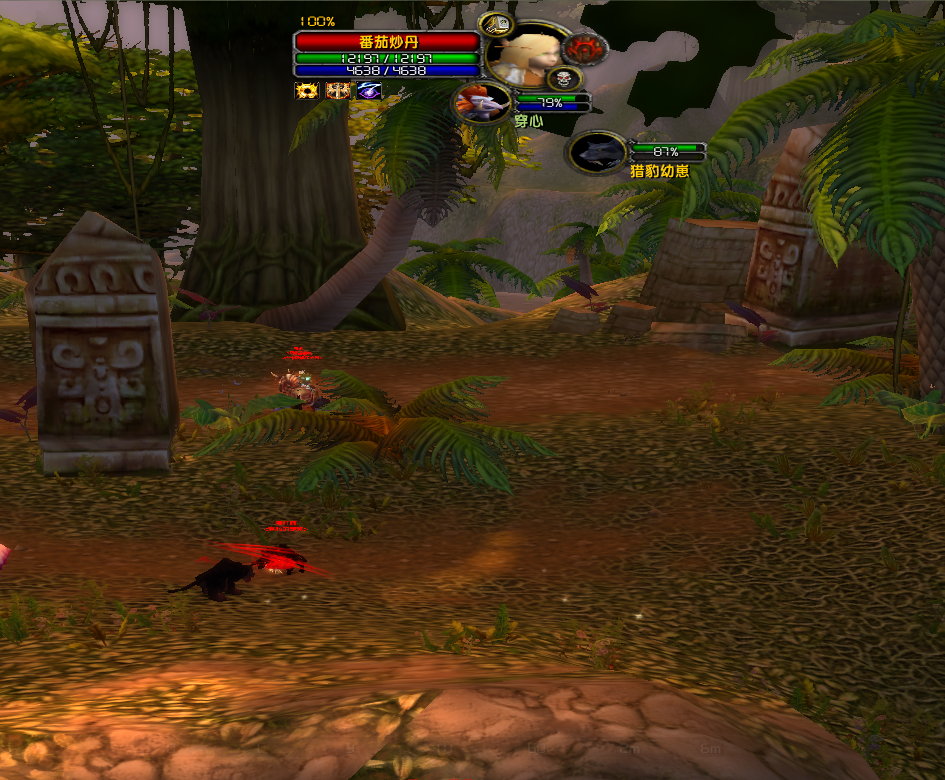This screenshot has height=780, width=945.
Task: Click the skull level badge
Action: [x=564, y=78]
